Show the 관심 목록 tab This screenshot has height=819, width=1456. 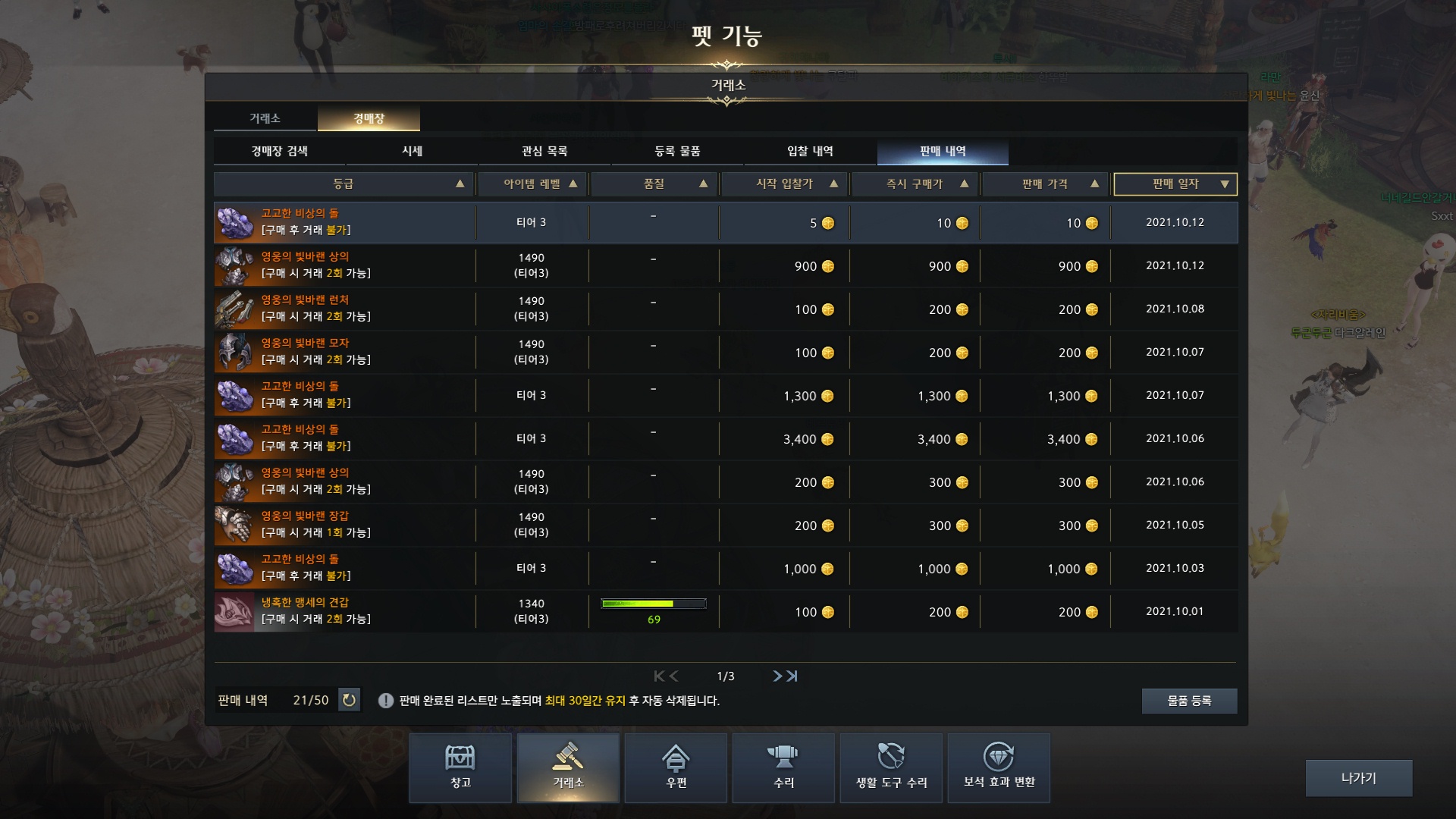click(544, 152)
